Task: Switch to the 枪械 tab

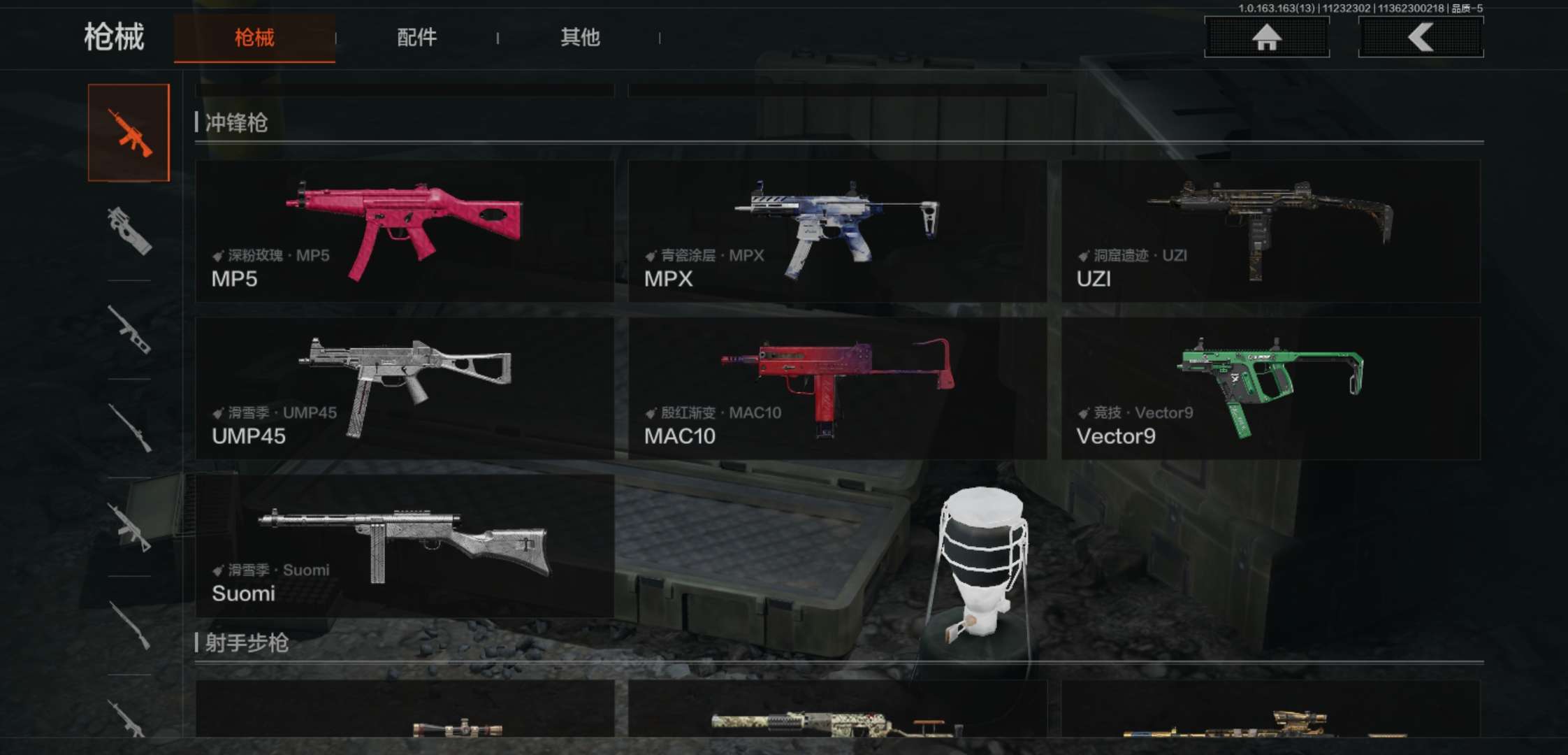Action: [x=254, y=38]
